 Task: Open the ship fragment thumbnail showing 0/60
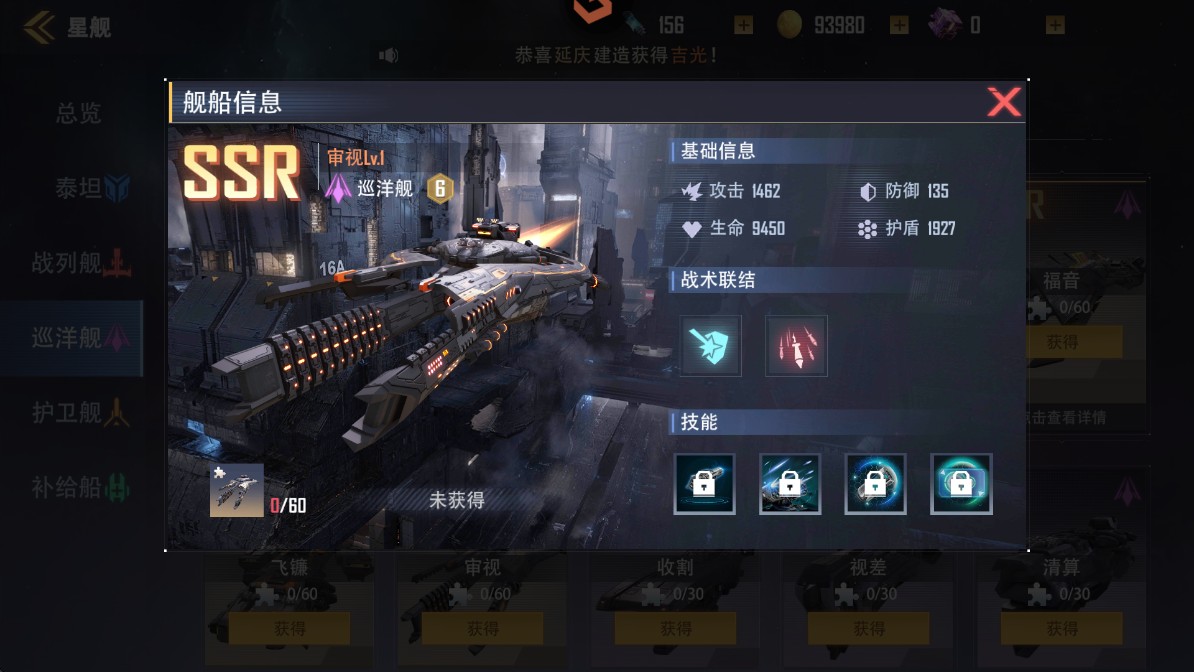(x=237, y=490)
